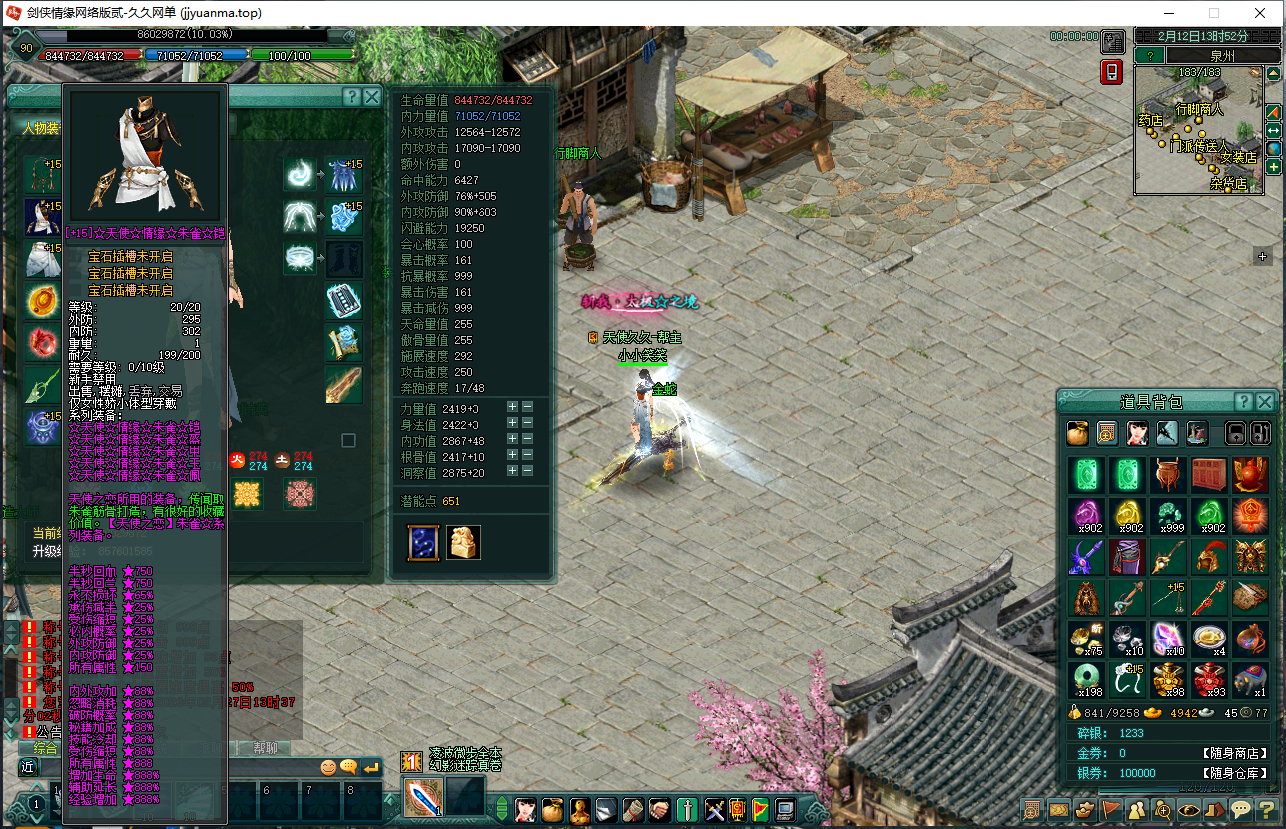Maximize the game window
The image size is (1286, 829).
tap(1214, 13)
